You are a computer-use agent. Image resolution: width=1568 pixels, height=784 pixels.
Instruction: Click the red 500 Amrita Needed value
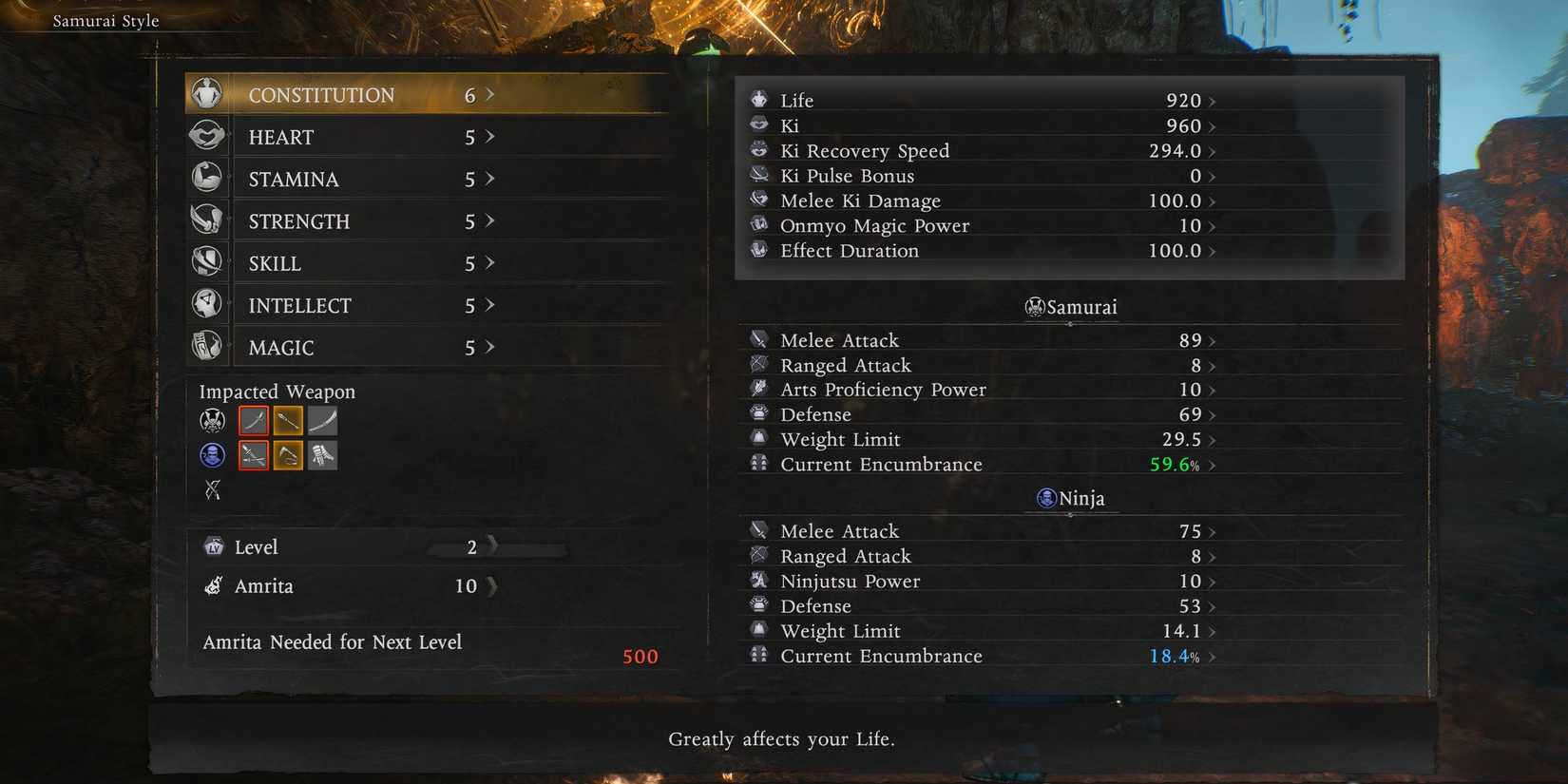pos(640,656)
